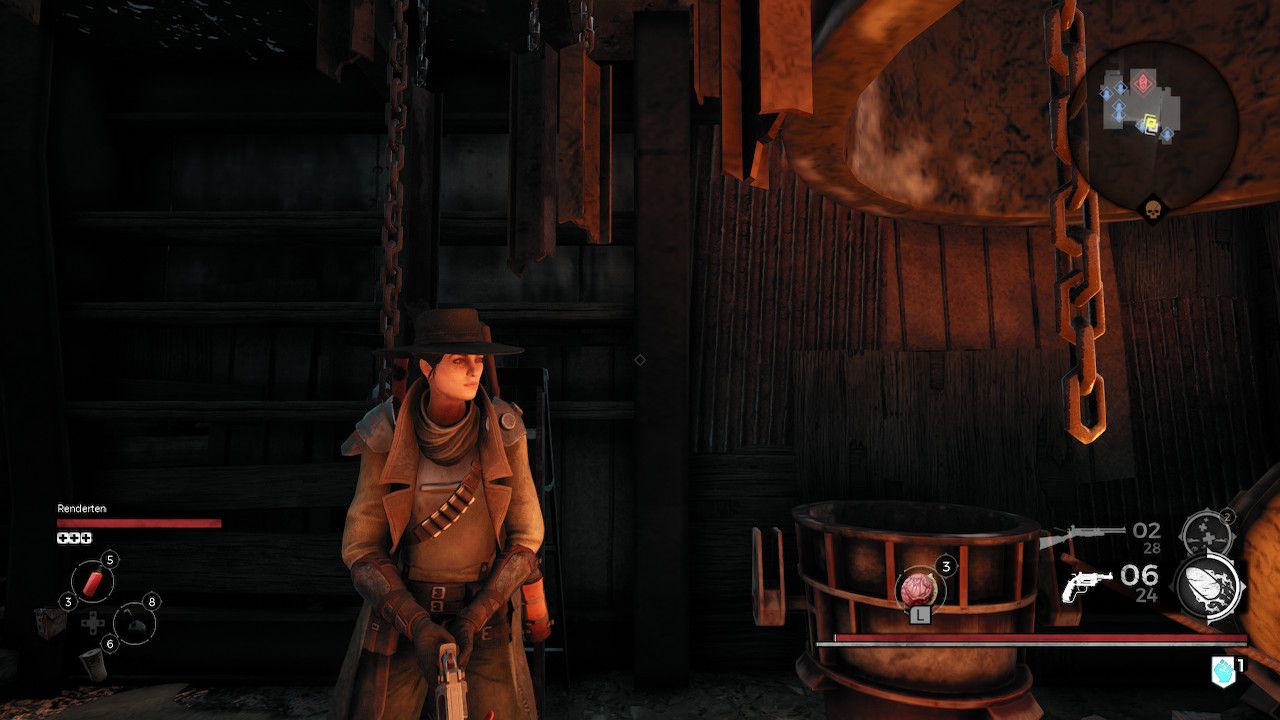This screenshot has width=1280, height=720.
Task: Select the dark quick item with count 8
Action: click(135, 624)
